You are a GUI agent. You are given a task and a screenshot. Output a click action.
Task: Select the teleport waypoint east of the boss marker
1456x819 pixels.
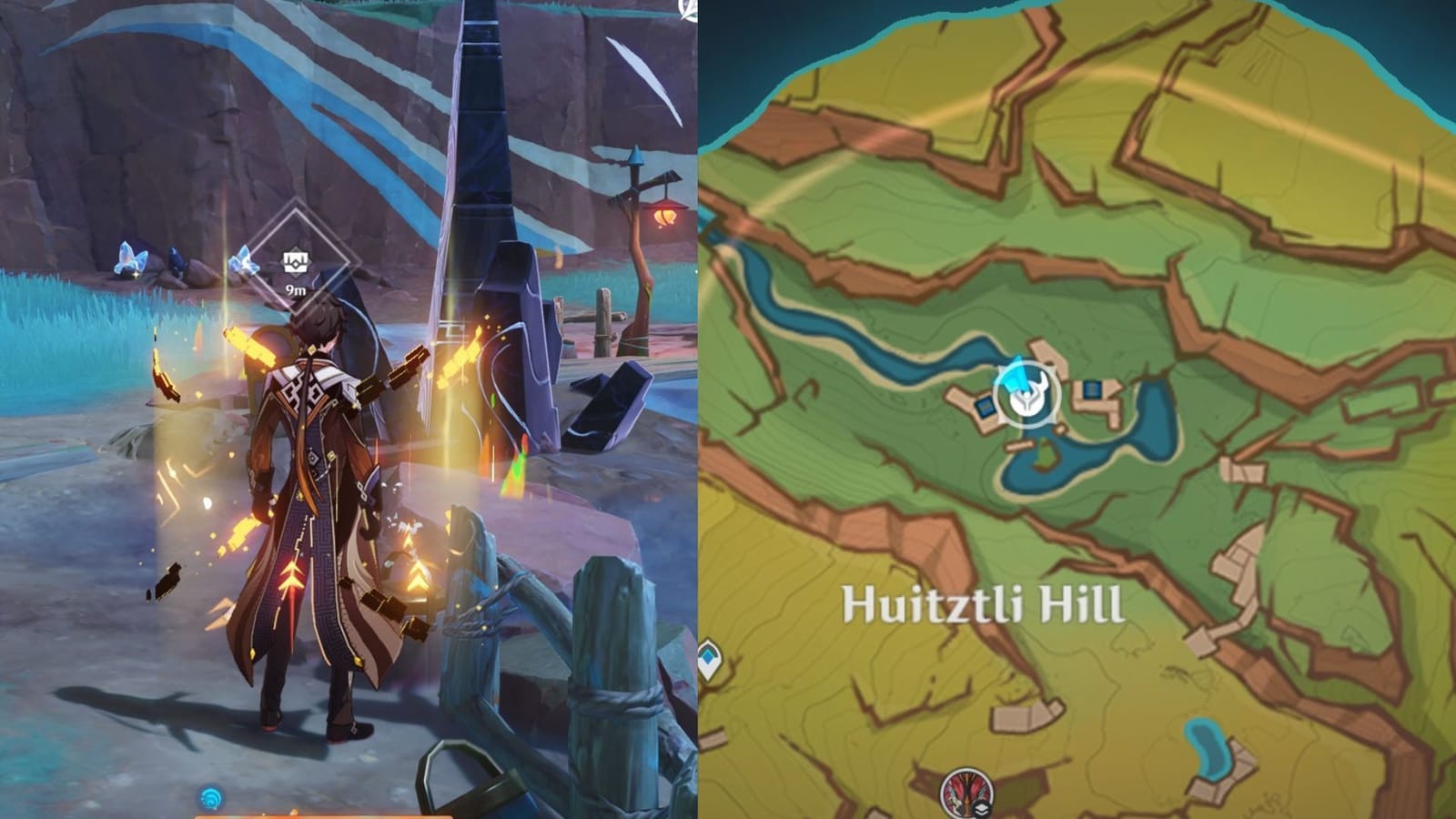(x=1091, y=389)
